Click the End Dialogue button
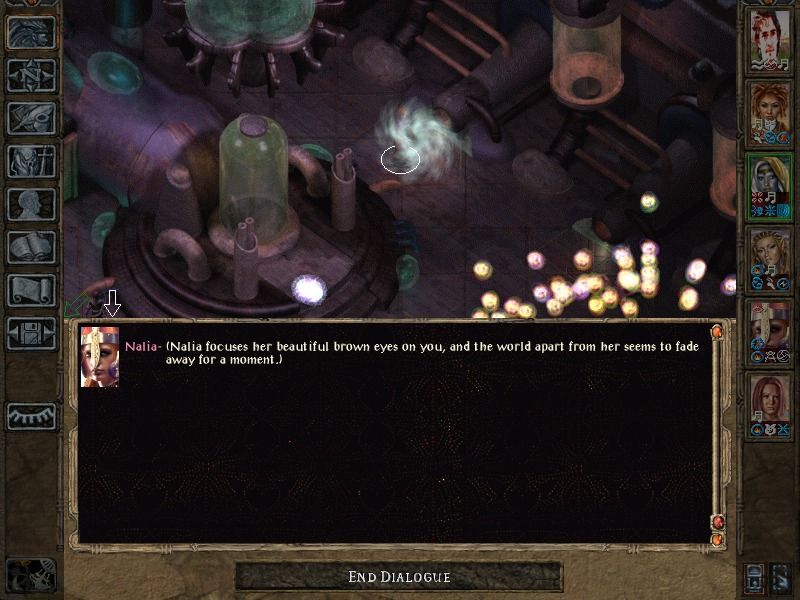The height and width of the screenshot is (600, 800). (399, 577)
